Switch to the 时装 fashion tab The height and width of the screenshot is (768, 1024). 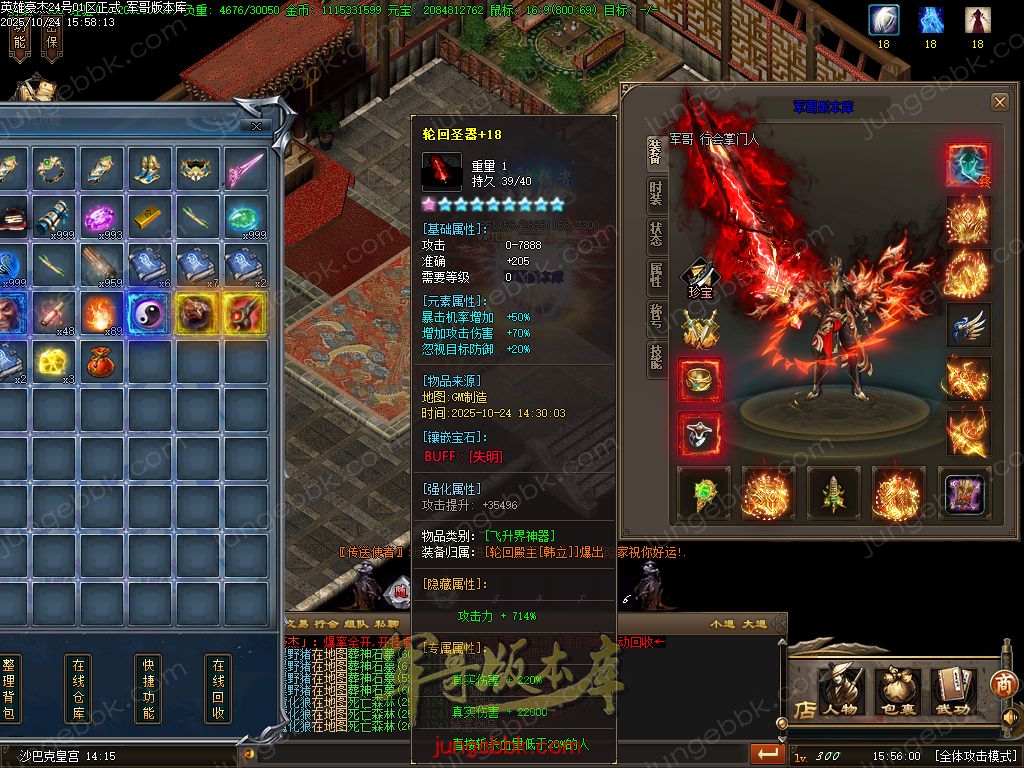point(655,192)
